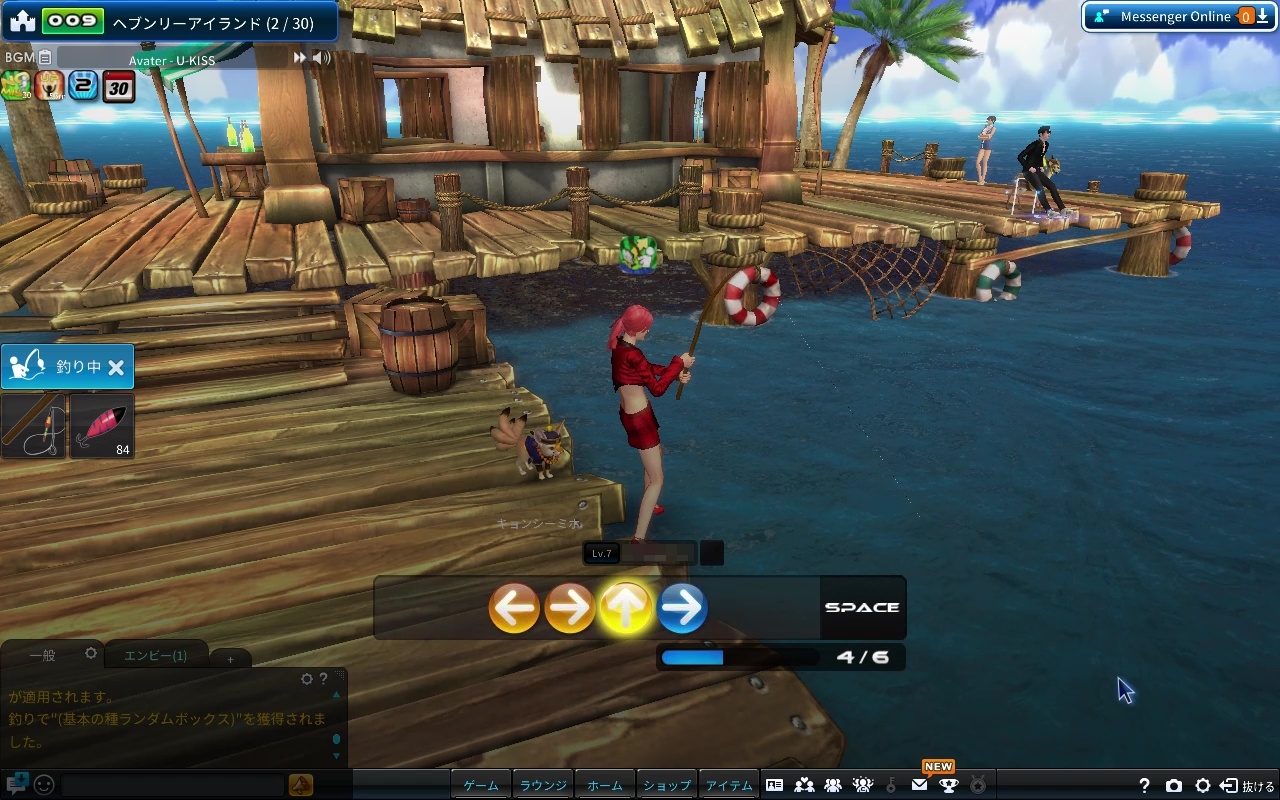This screenshot has width=1280, height=800.
Task: Select the pink lure bait slot
Action: point(102,426)
